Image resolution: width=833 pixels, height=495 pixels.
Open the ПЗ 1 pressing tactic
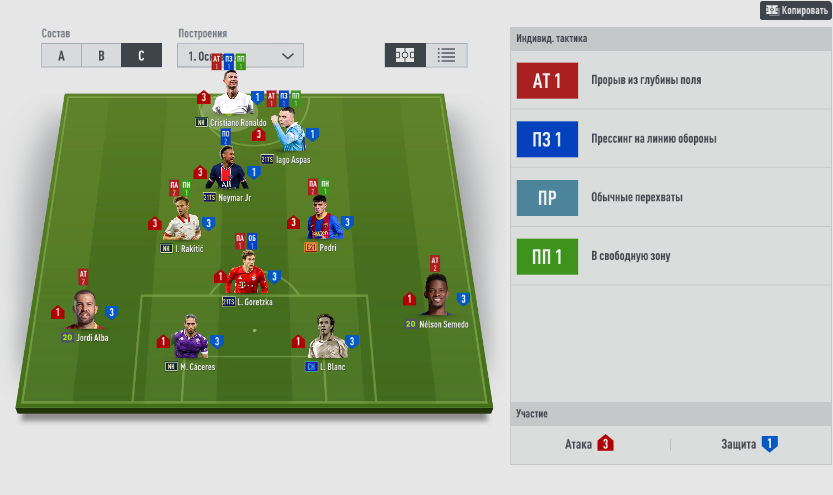coord(547,139)
